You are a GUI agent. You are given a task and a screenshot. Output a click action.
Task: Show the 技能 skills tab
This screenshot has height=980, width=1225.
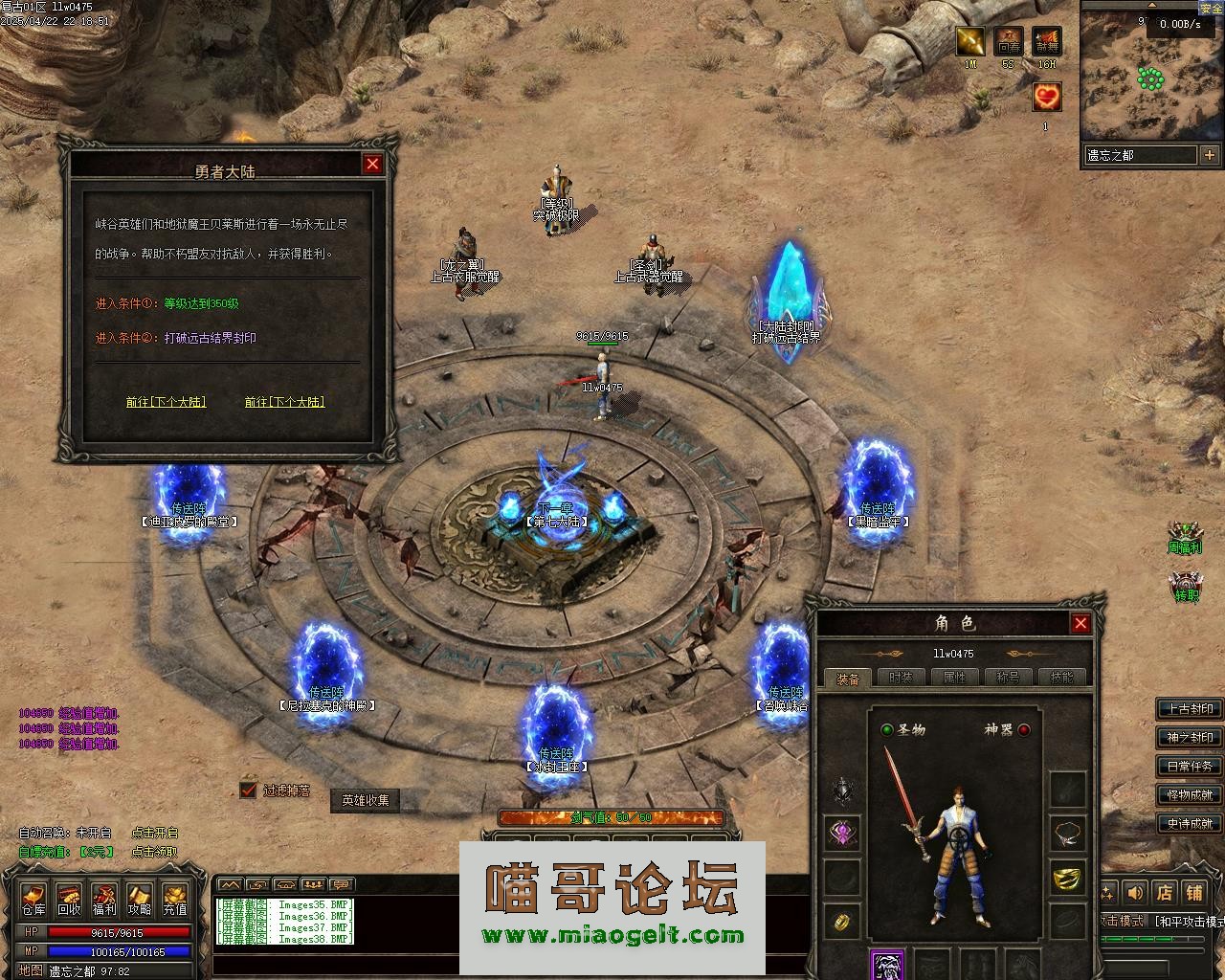(1061, 678)
